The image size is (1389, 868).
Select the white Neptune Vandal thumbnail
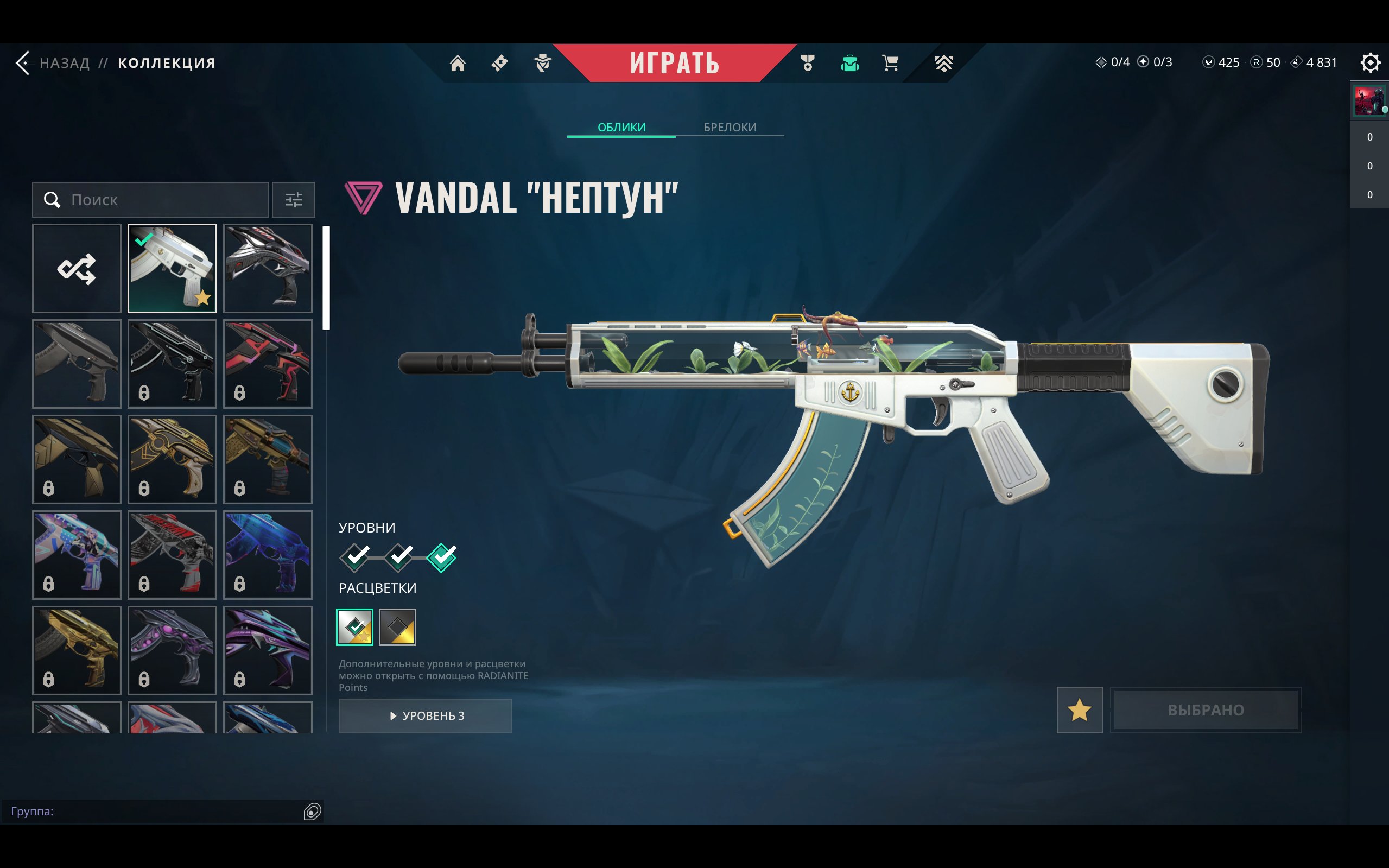point(172,269)
